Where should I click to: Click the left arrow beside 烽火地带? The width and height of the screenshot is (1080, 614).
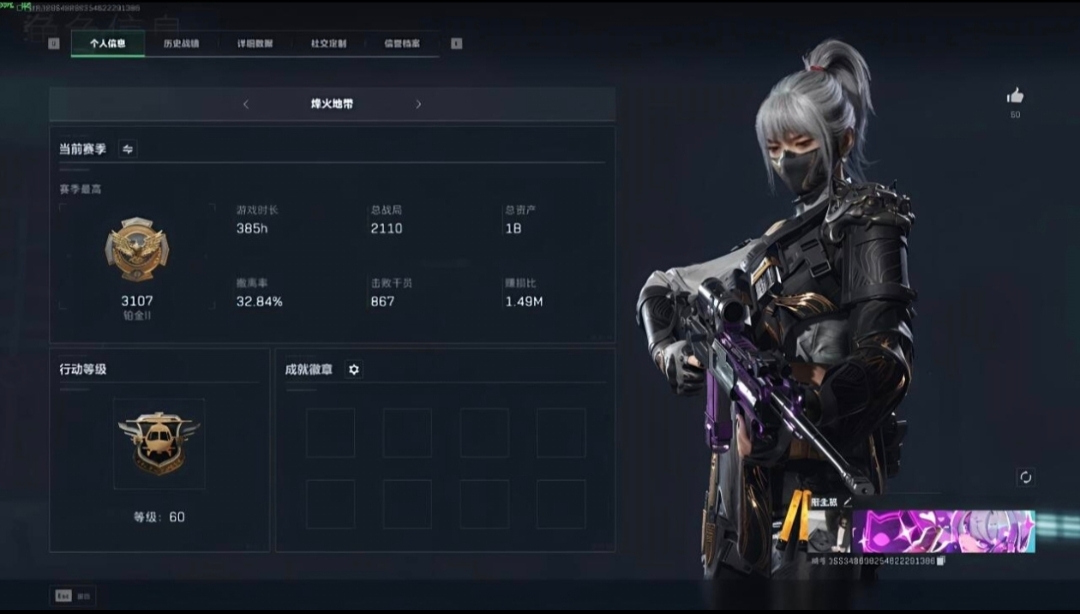[x=246, y=104]
